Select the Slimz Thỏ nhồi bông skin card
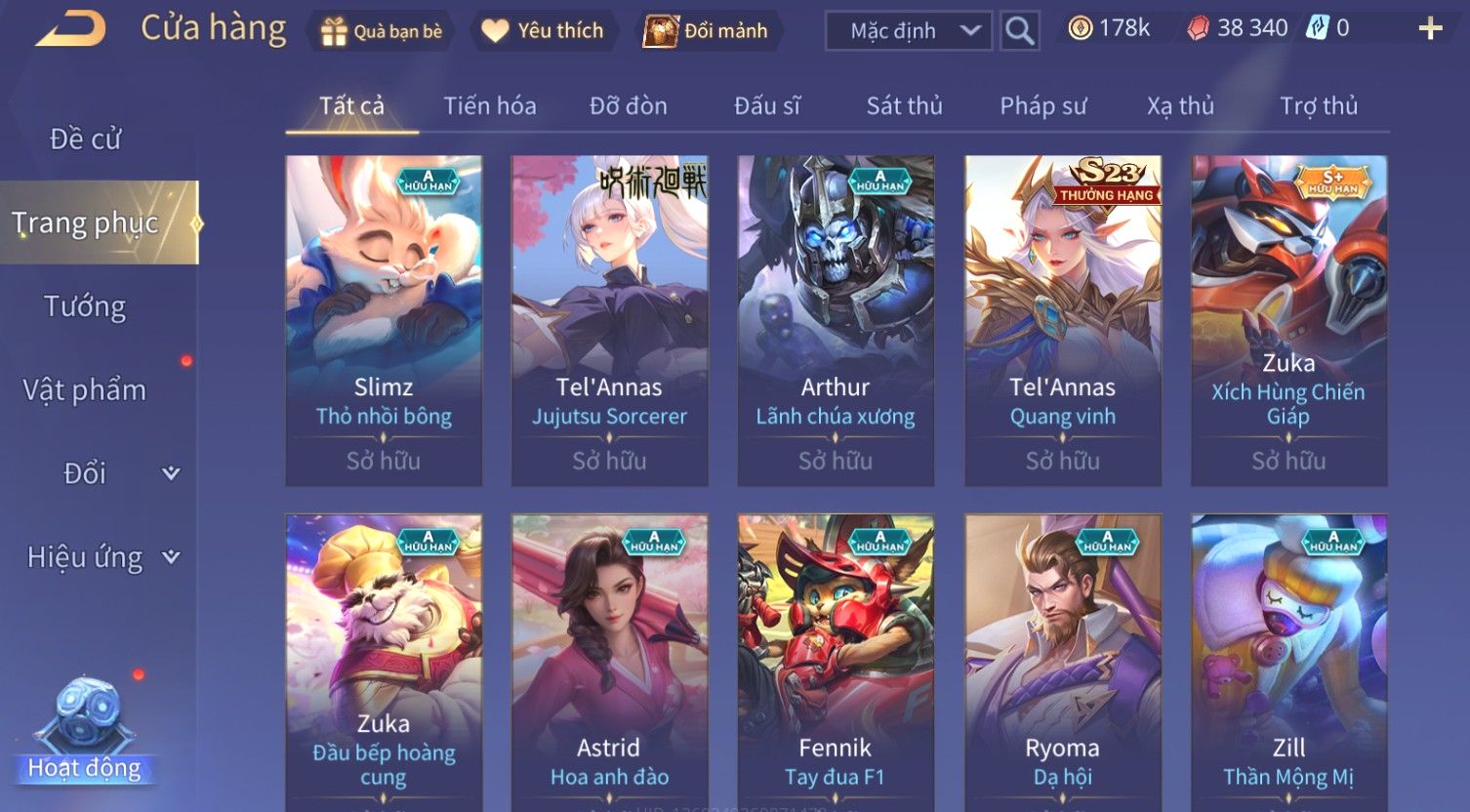 384,320
